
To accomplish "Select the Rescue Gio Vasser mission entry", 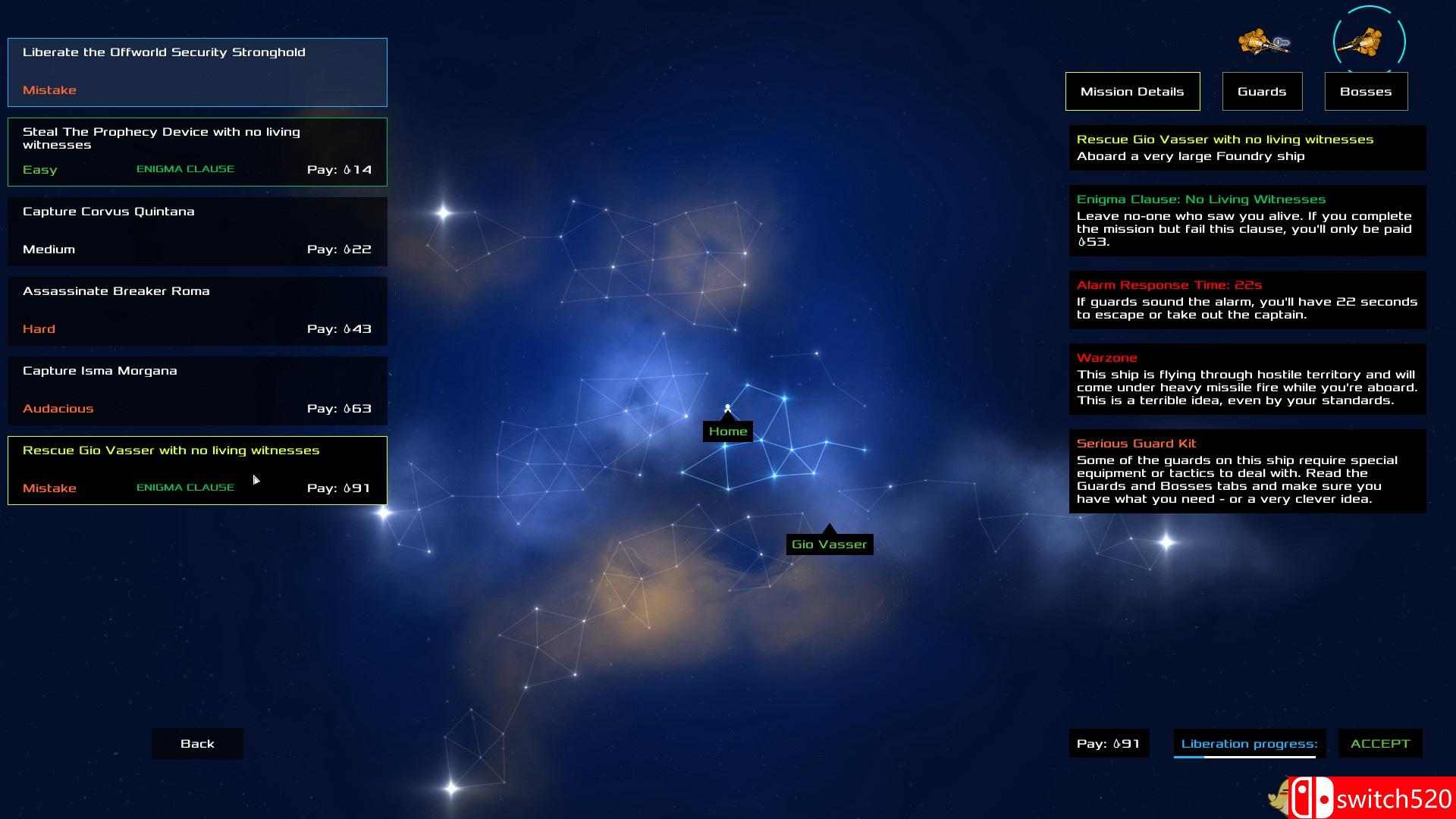I will point(197,470).
